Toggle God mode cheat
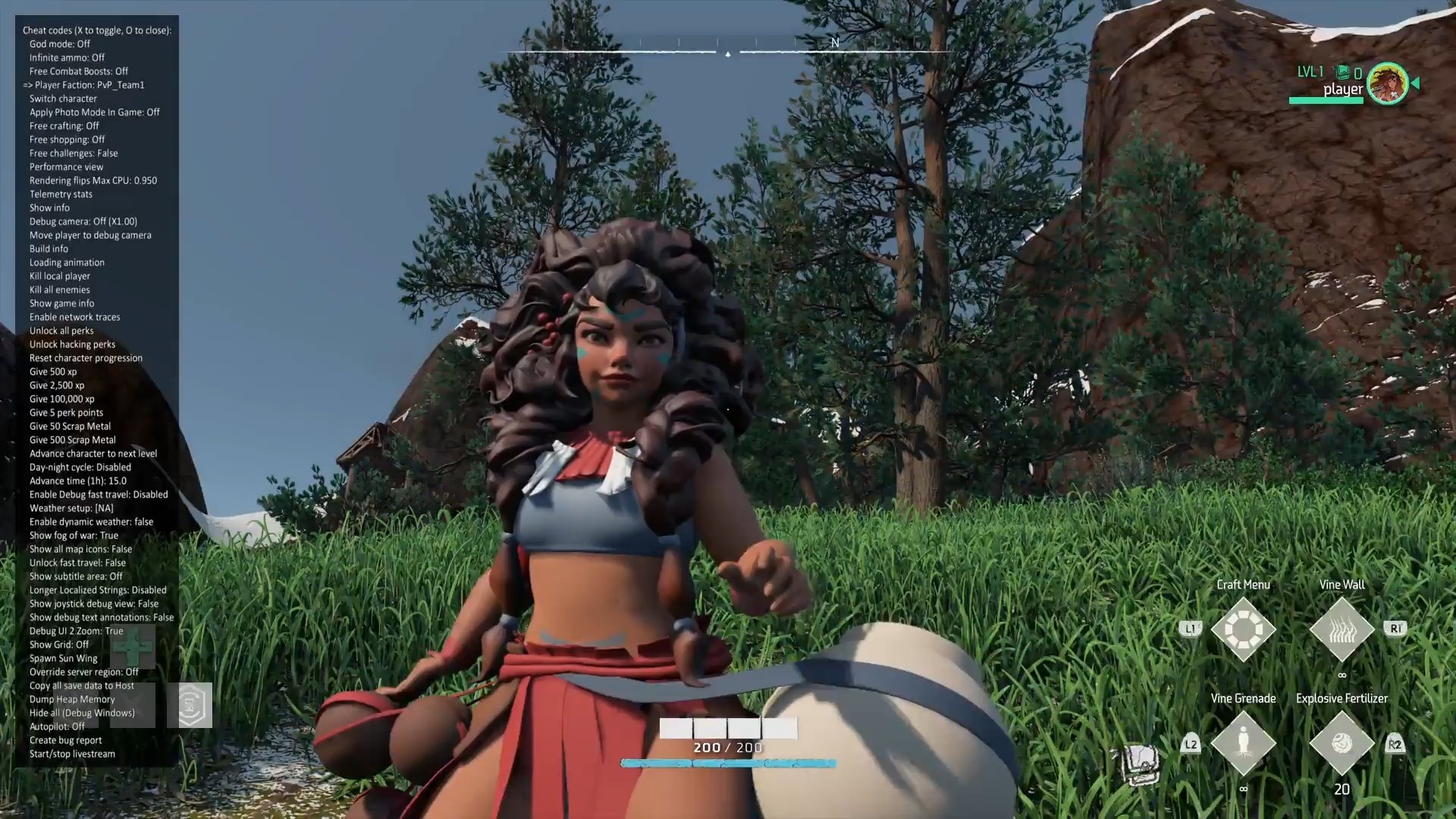Screen dimensions: 1456x819 60,44
